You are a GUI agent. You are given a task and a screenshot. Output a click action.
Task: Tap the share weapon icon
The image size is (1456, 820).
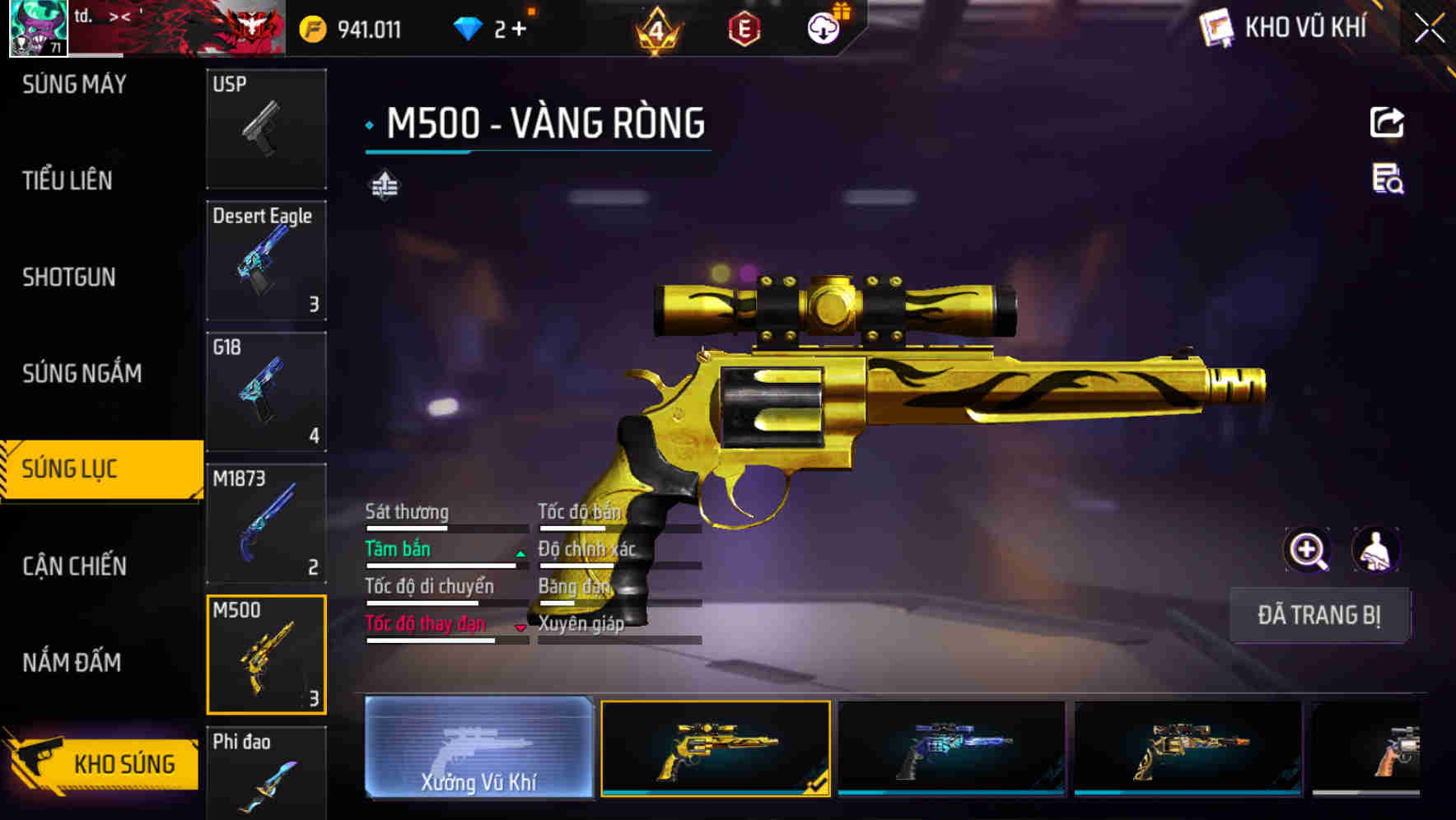coord(1388,122)
